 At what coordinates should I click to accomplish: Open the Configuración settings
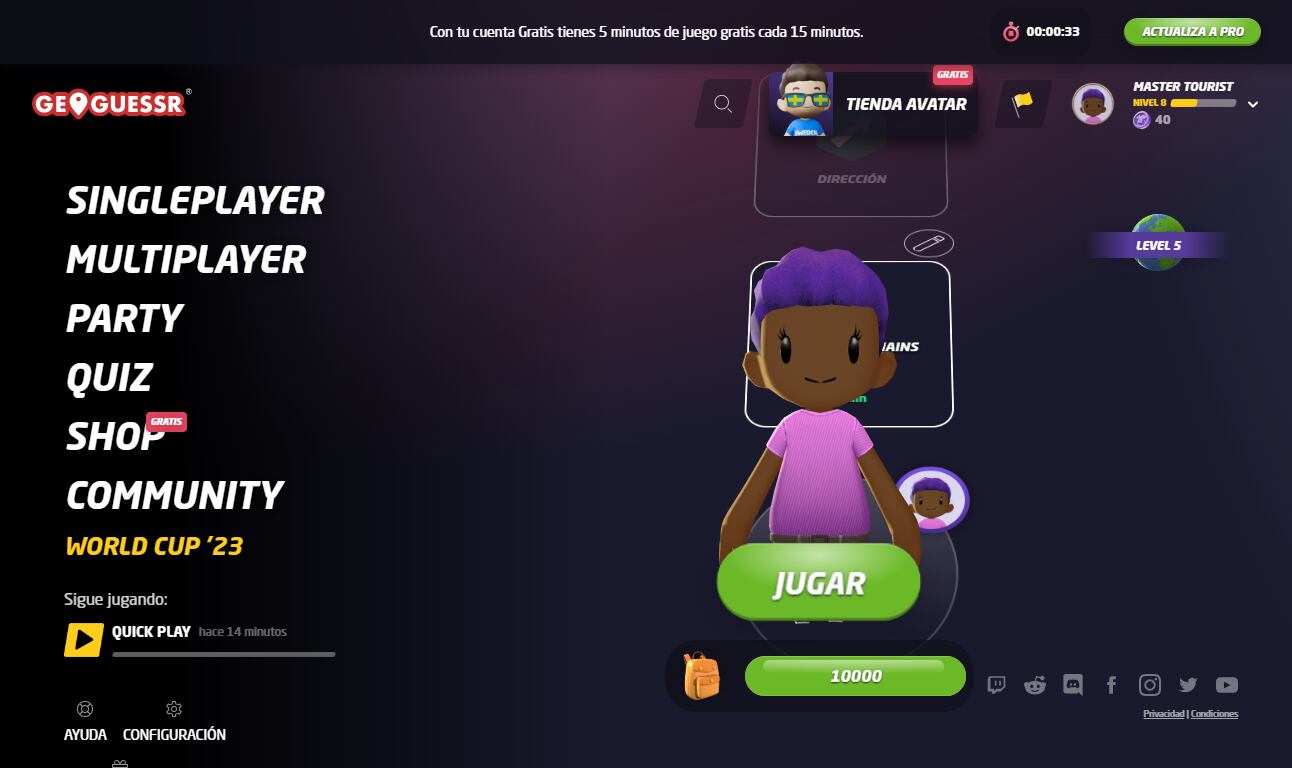pos(174,722)
